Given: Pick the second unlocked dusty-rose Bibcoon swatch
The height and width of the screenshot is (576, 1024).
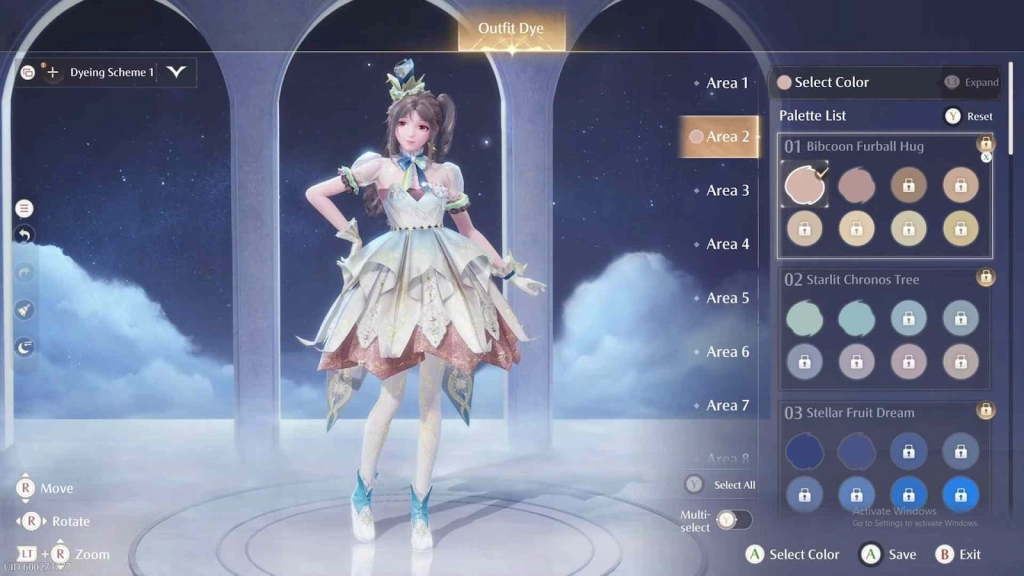Looking at the screenshot, I should 856,185.
